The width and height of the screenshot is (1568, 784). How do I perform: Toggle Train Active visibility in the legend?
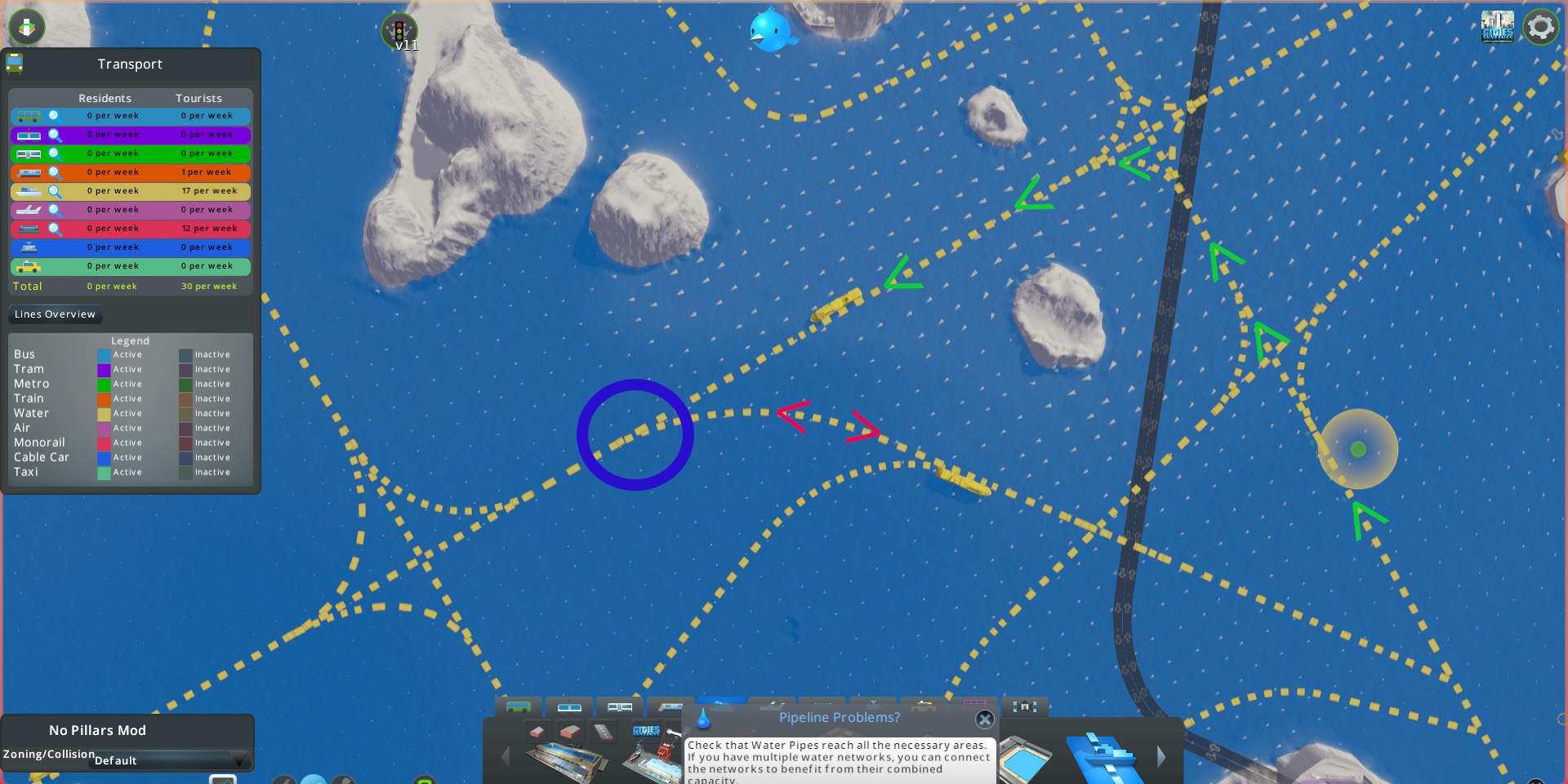(104, 399)
